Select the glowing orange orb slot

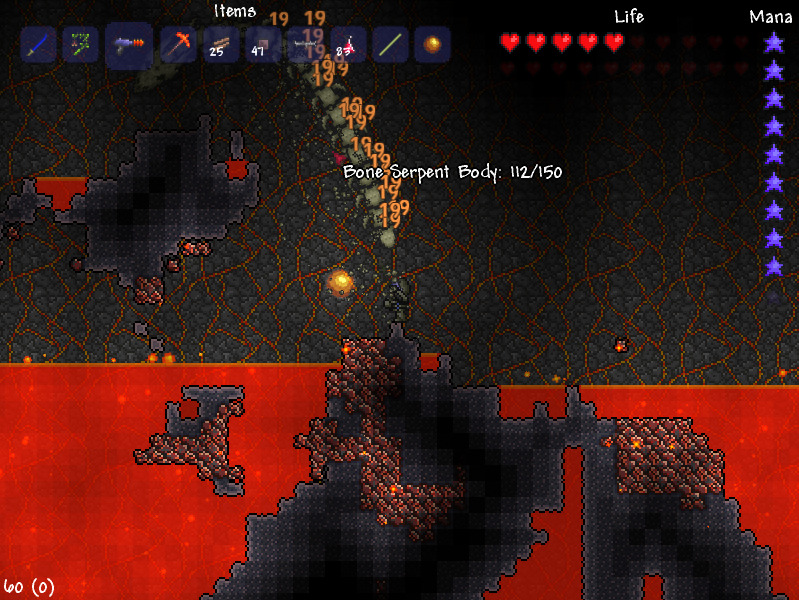click(432, 45)
